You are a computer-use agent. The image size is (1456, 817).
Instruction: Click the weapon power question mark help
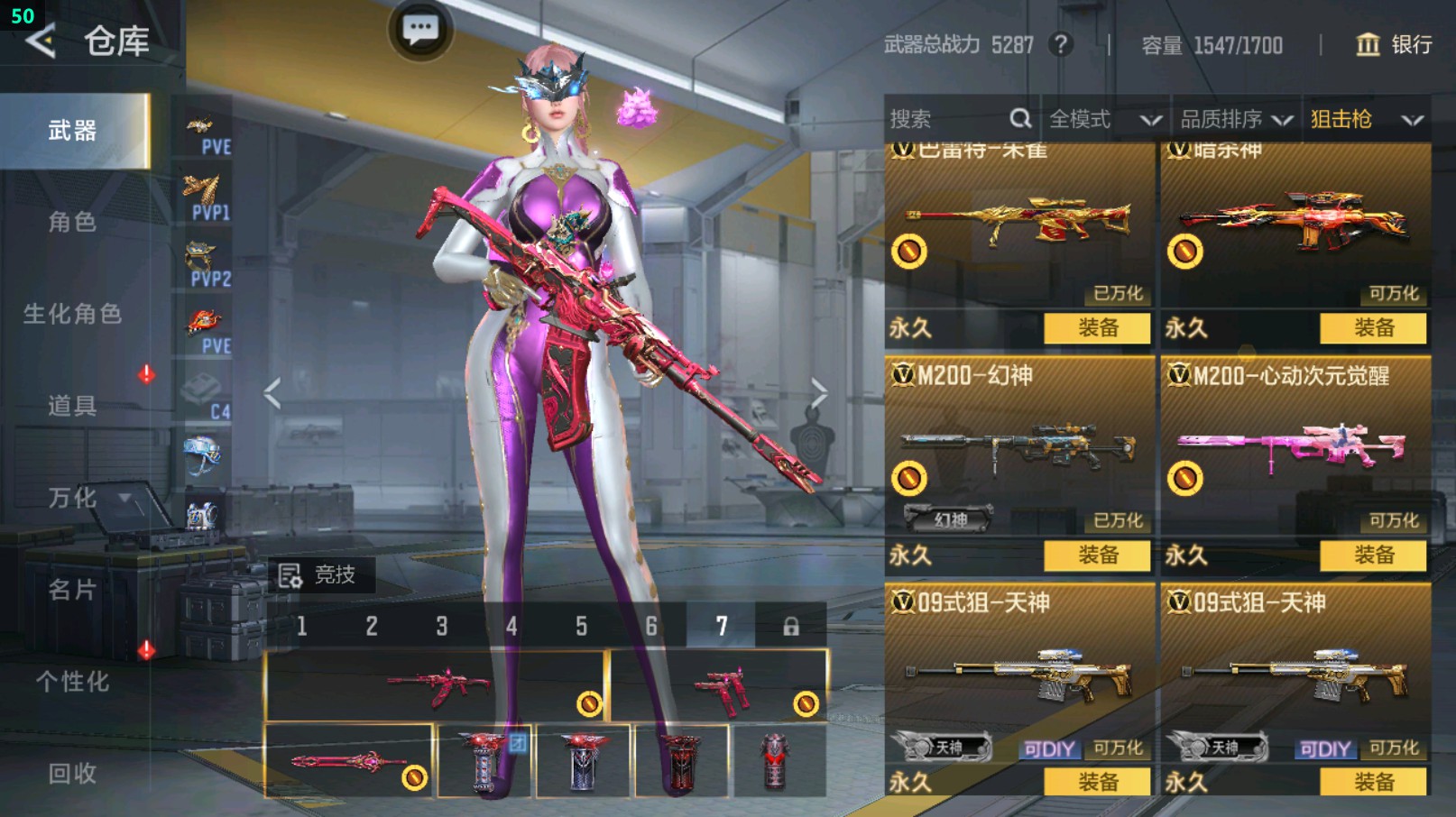tap(1061, 44)
